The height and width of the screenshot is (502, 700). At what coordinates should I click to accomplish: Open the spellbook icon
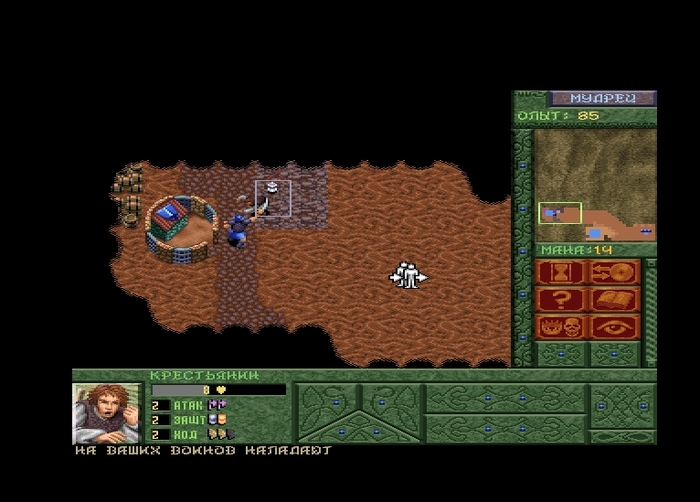tap(614, 299)
